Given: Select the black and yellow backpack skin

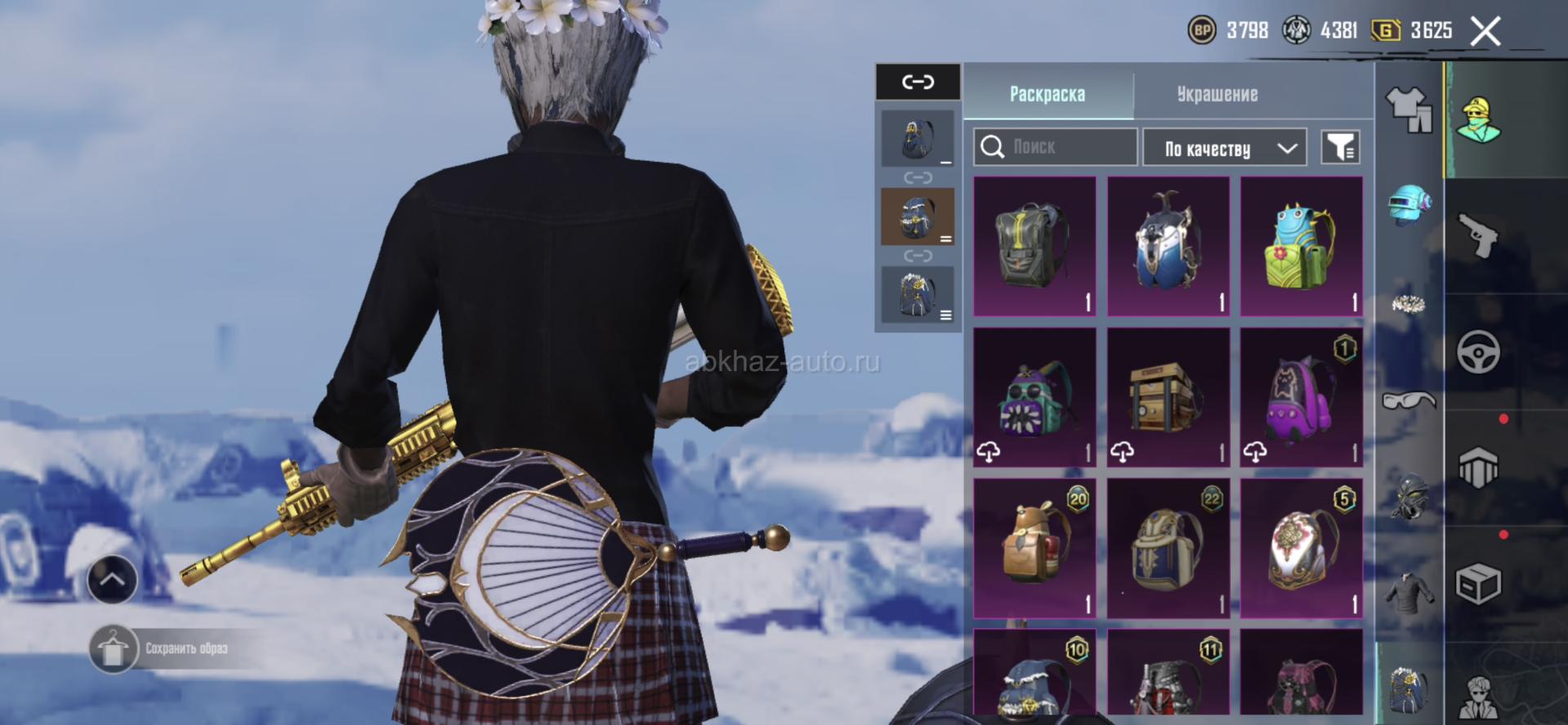Looking at the screenshot, I should coord(1034,246).
